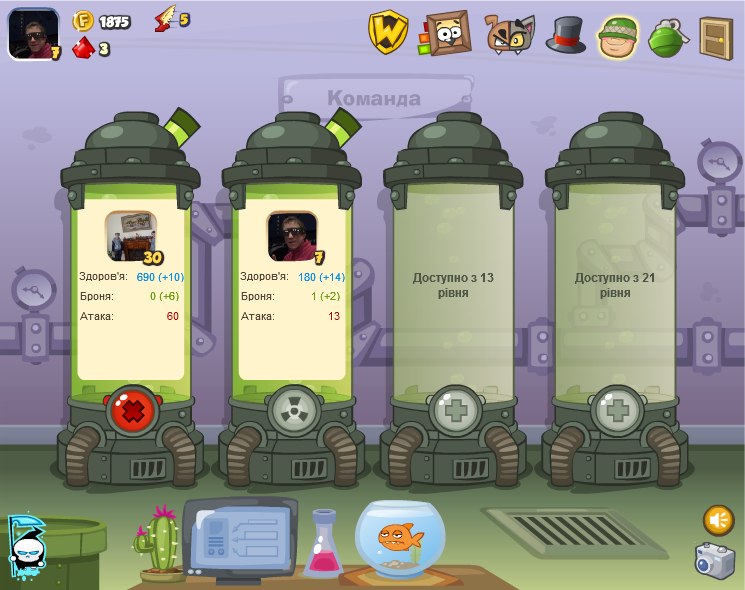Select the level 7 teammate portrait
Viewport: 745px width, 590px height.
point(292,237)
